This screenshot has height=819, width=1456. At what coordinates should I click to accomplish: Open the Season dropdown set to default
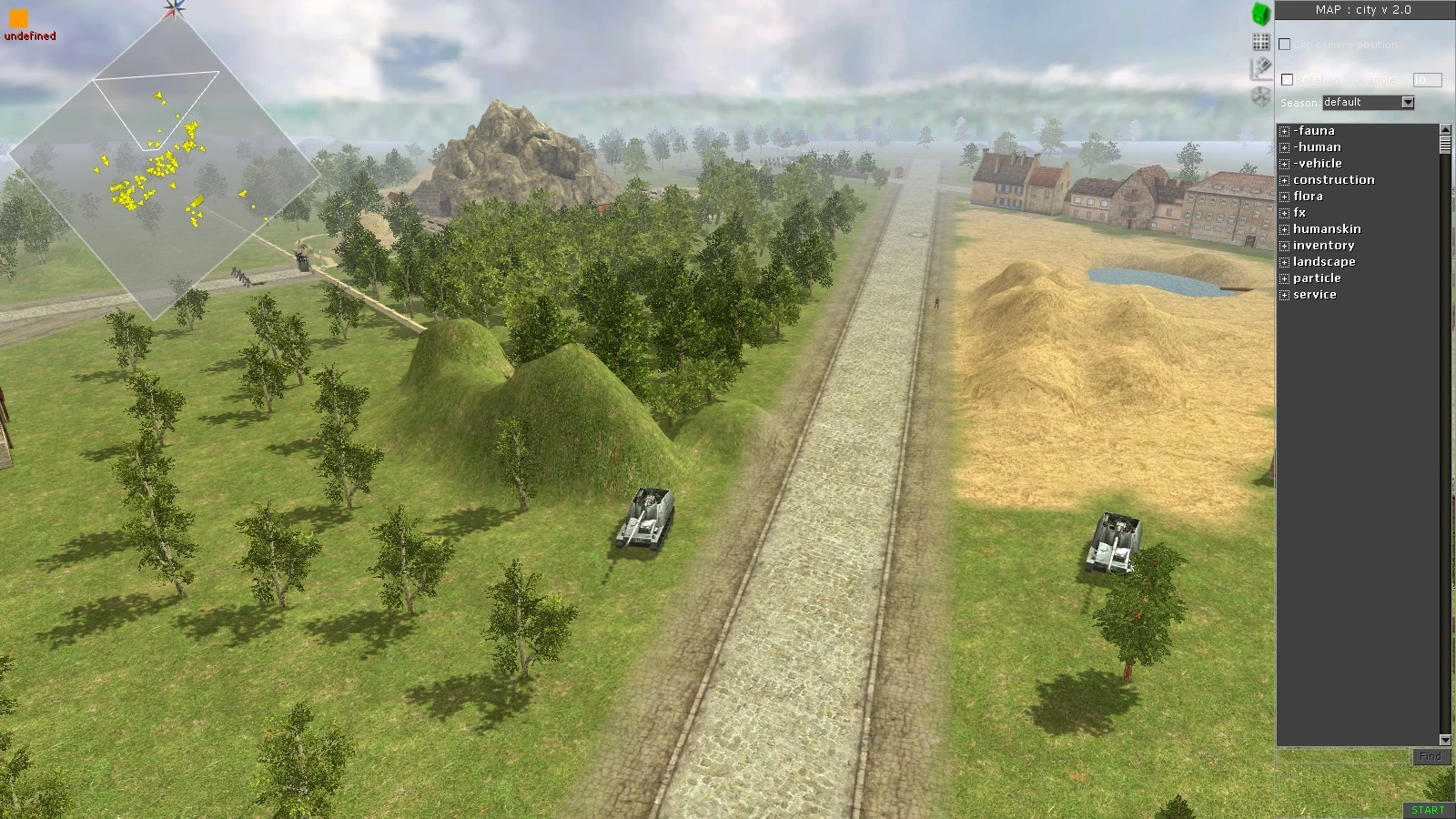(x=1406, y=102)
